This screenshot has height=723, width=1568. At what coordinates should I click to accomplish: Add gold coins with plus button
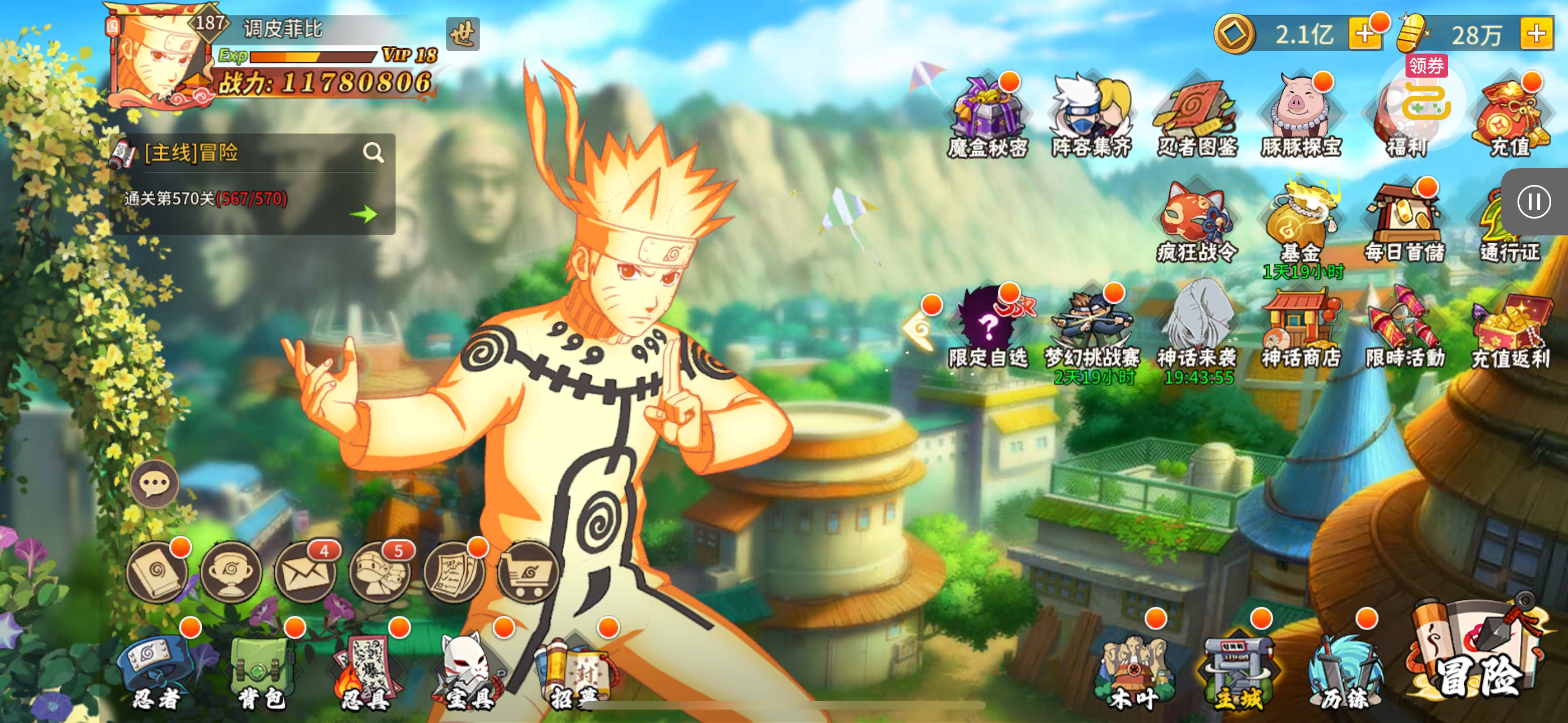click(1363, 34)
